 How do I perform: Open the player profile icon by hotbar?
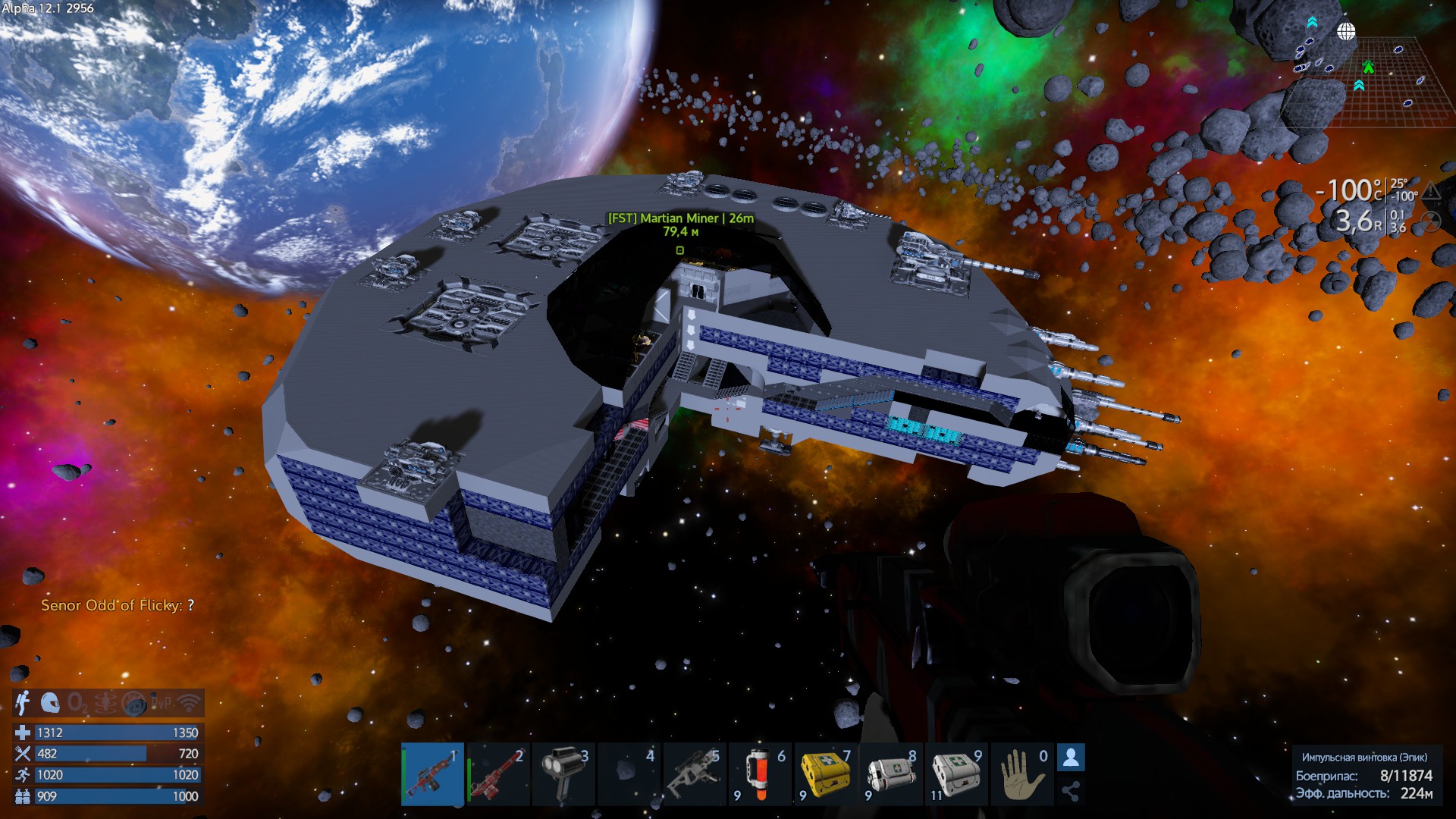click(1071, 758)
